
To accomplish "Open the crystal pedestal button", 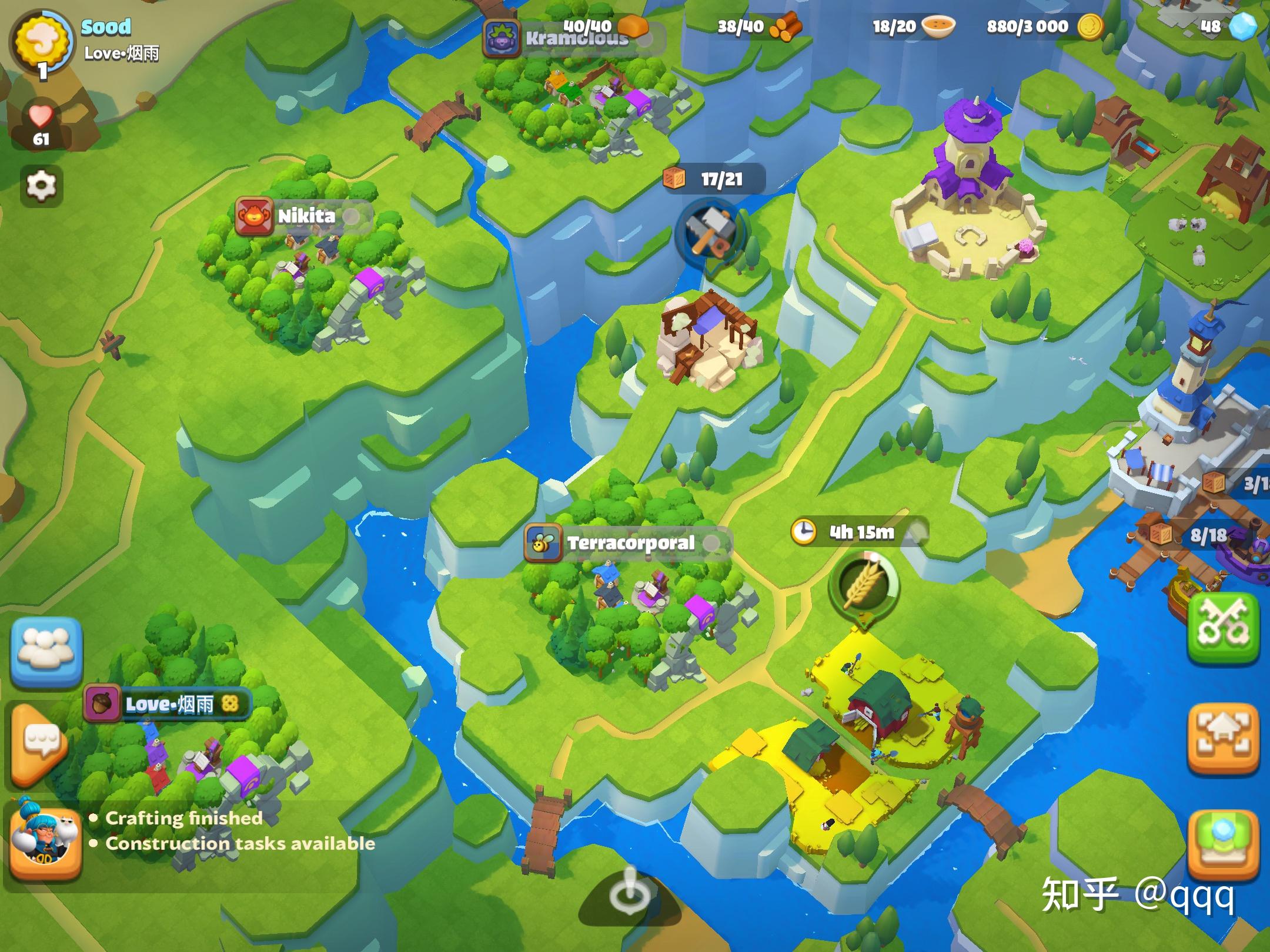I will click(1224, 843).
